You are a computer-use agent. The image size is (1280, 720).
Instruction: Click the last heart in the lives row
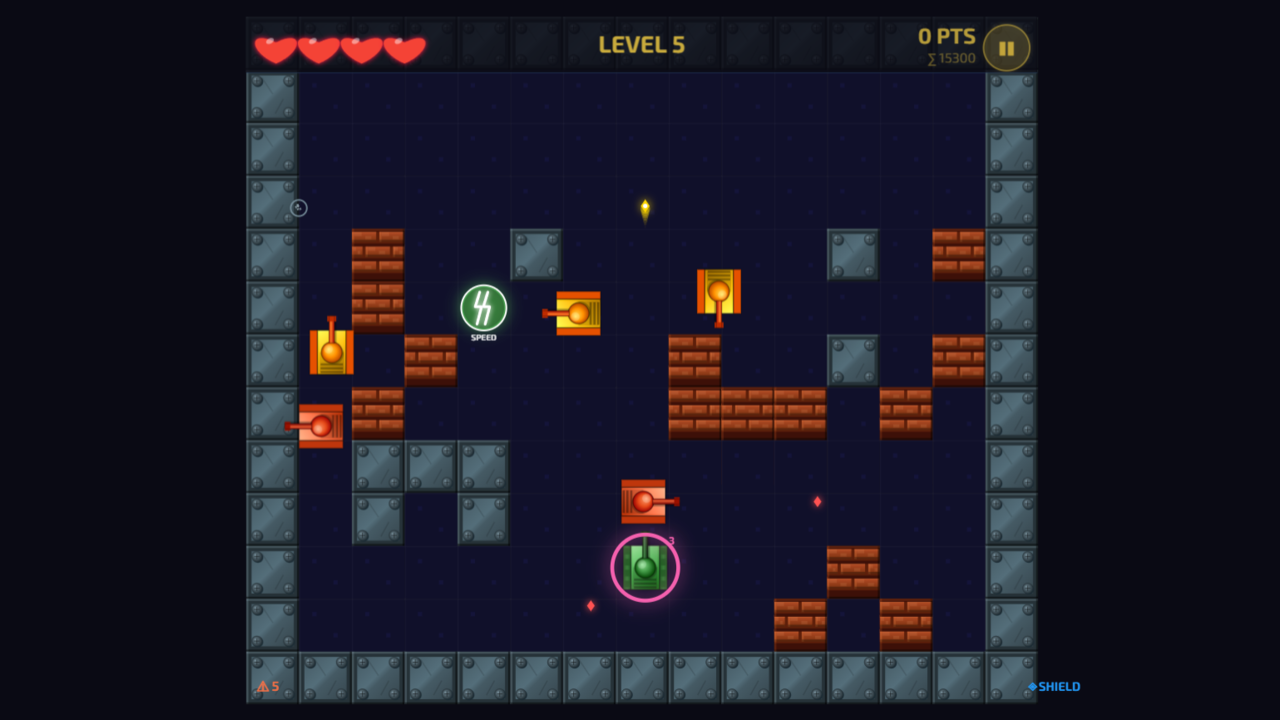coord(406,46)
